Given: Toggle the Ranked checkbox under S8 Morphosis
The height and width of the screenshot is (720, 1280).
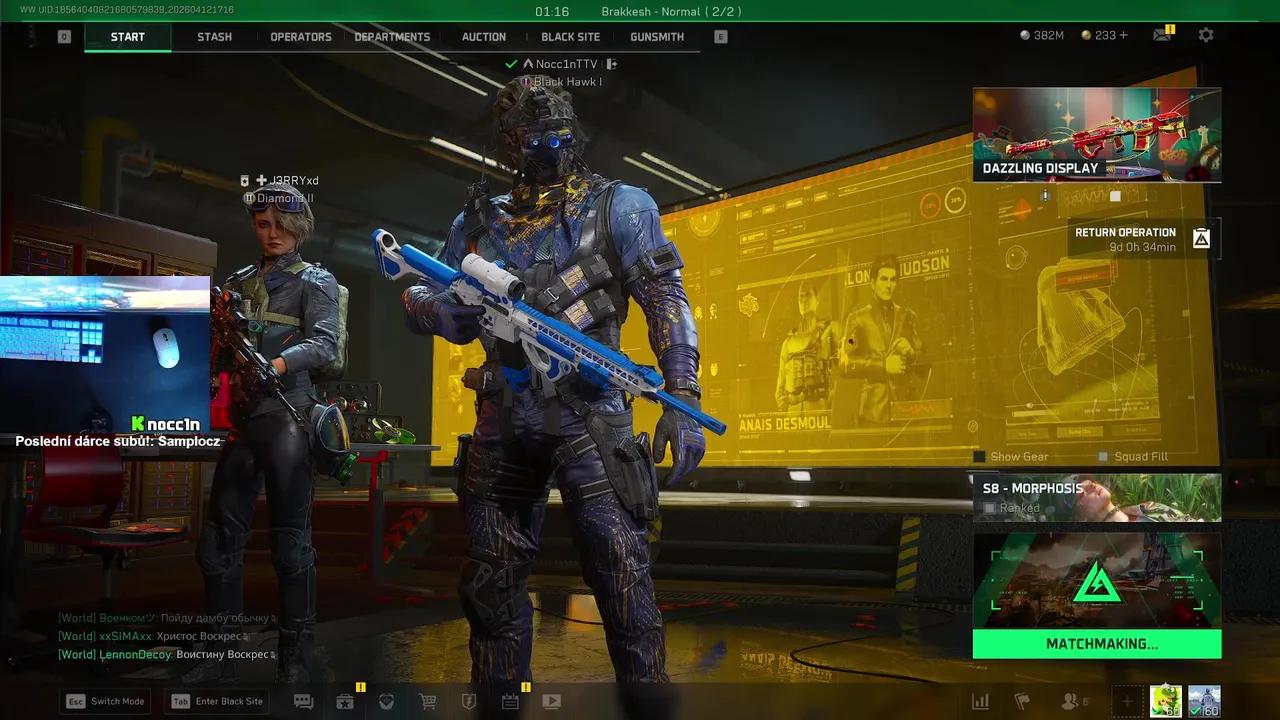Looking at the screenshot, I should (989, 508).
